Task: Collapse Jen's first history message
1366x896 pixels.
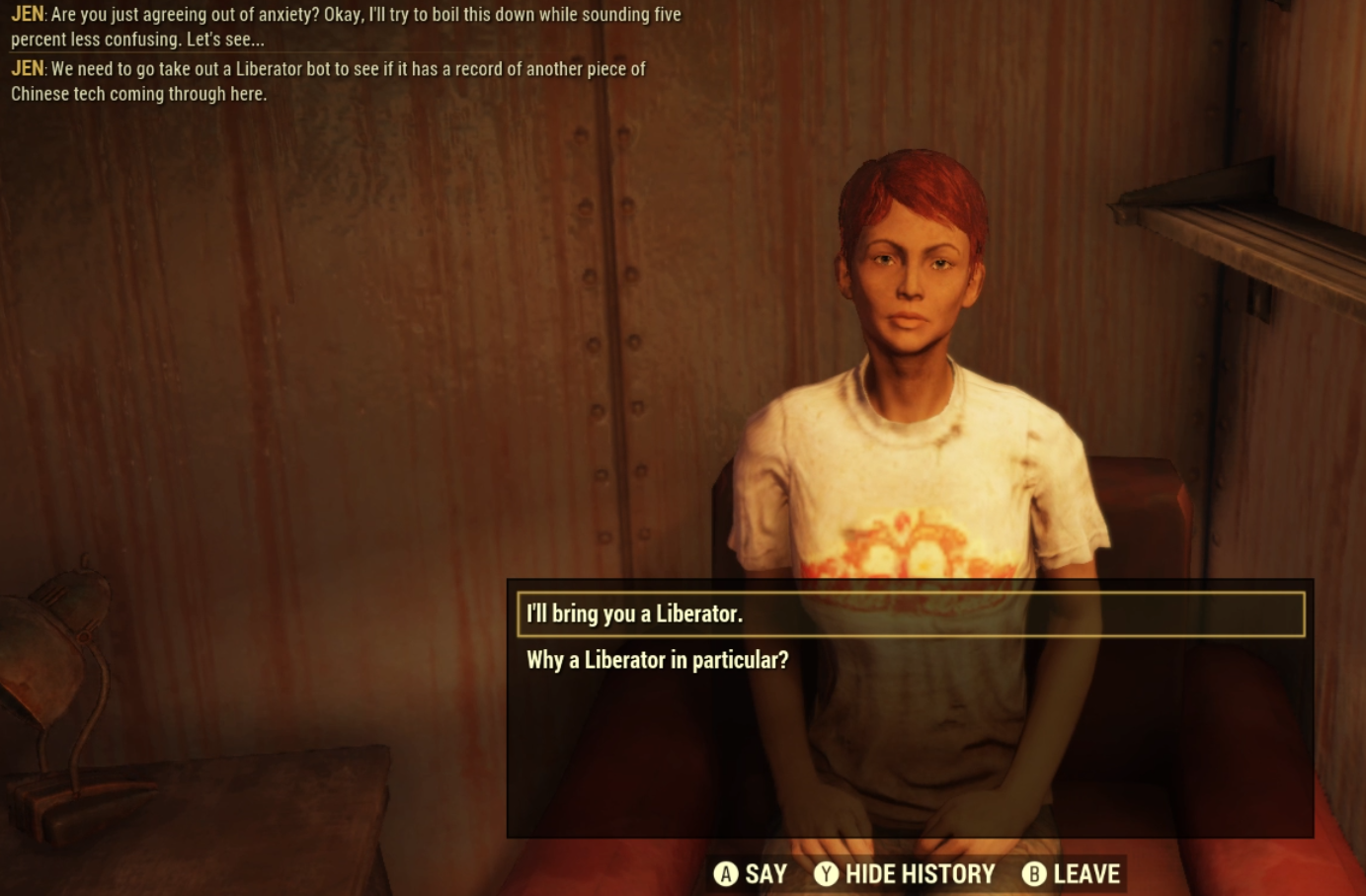Action: [x=346, y=28]
